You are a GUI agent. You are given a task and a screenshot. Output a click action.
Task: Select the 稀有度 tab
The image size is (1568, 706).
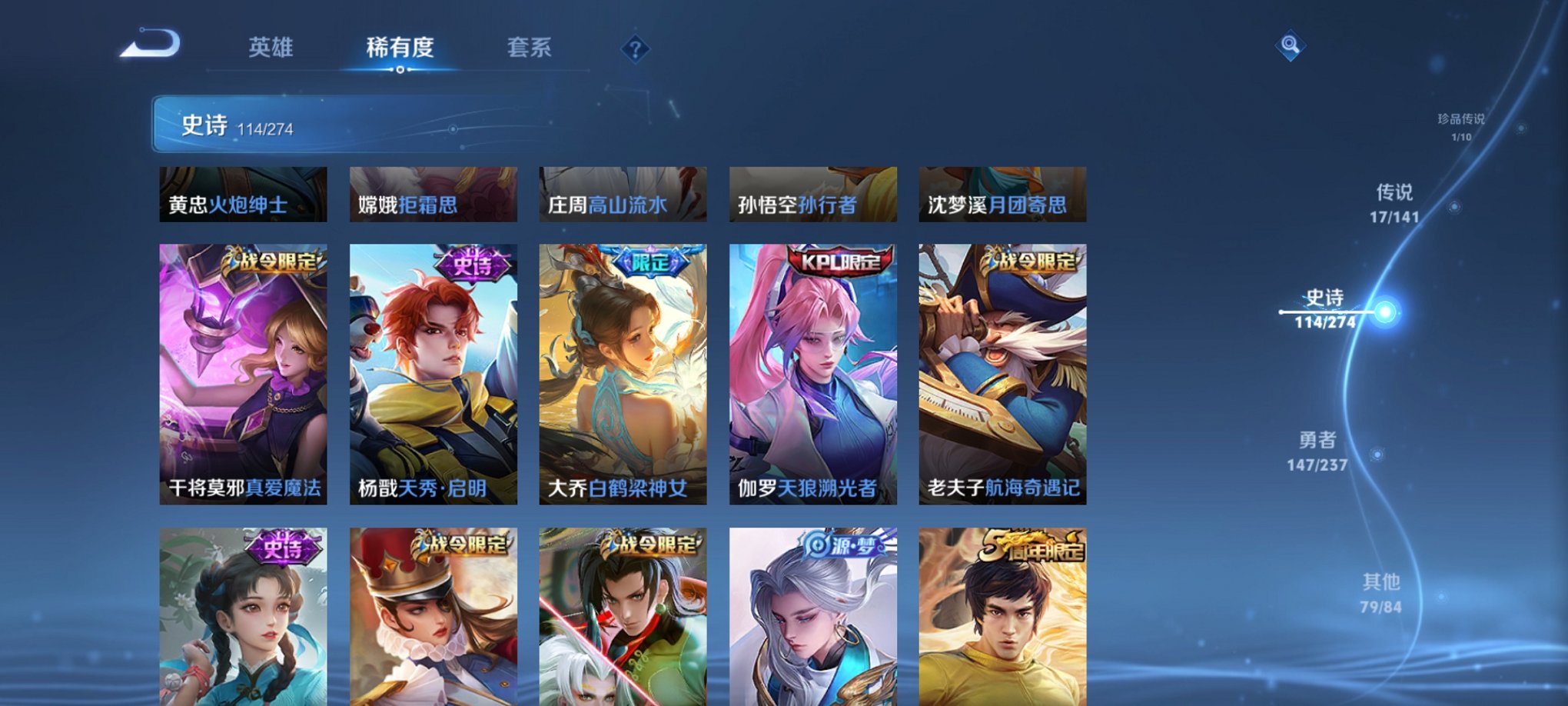point(400,48)
